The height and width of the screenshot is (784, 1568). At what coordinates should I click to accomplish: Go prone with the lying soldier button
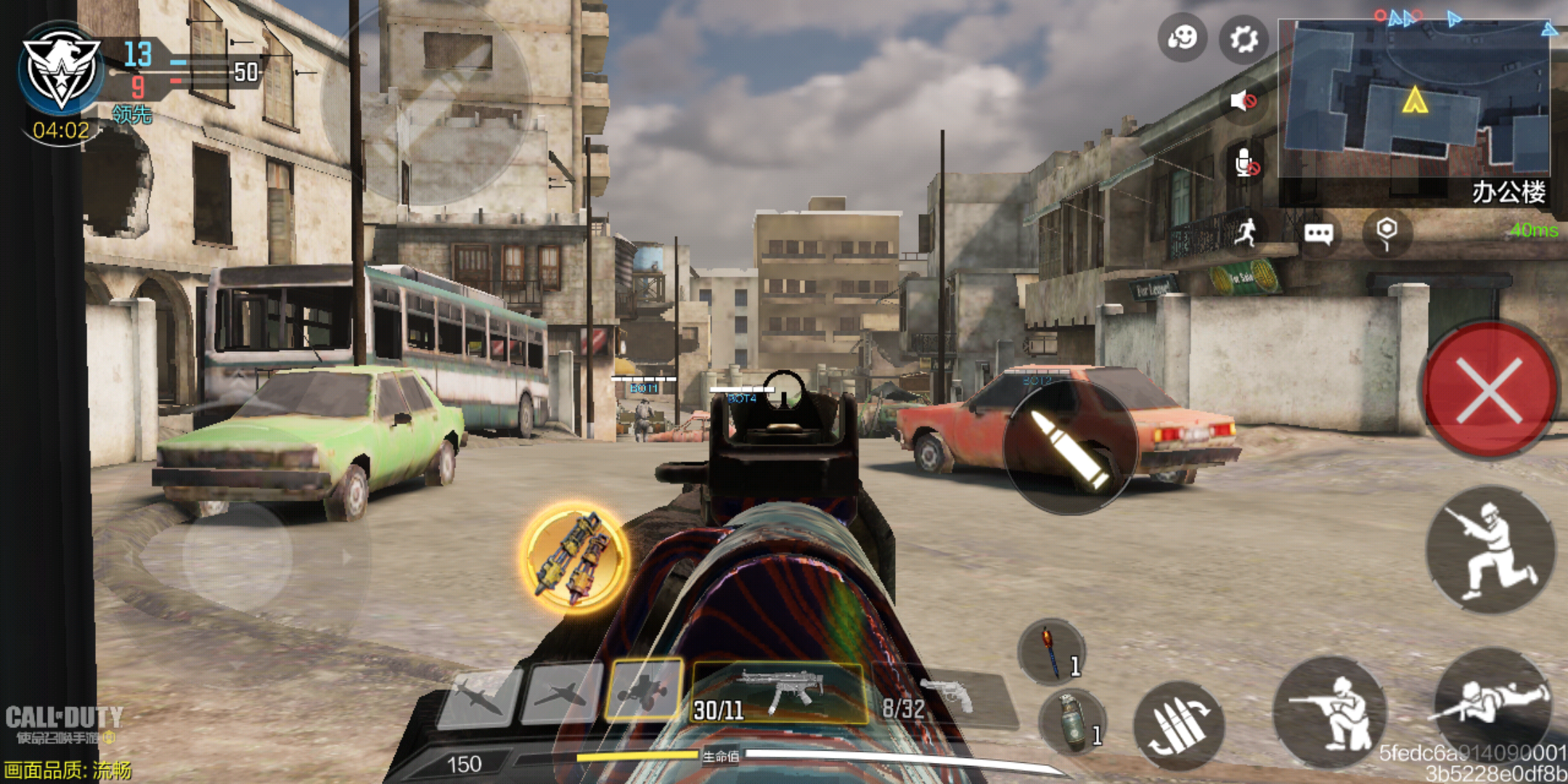(x=1492, y=703)
